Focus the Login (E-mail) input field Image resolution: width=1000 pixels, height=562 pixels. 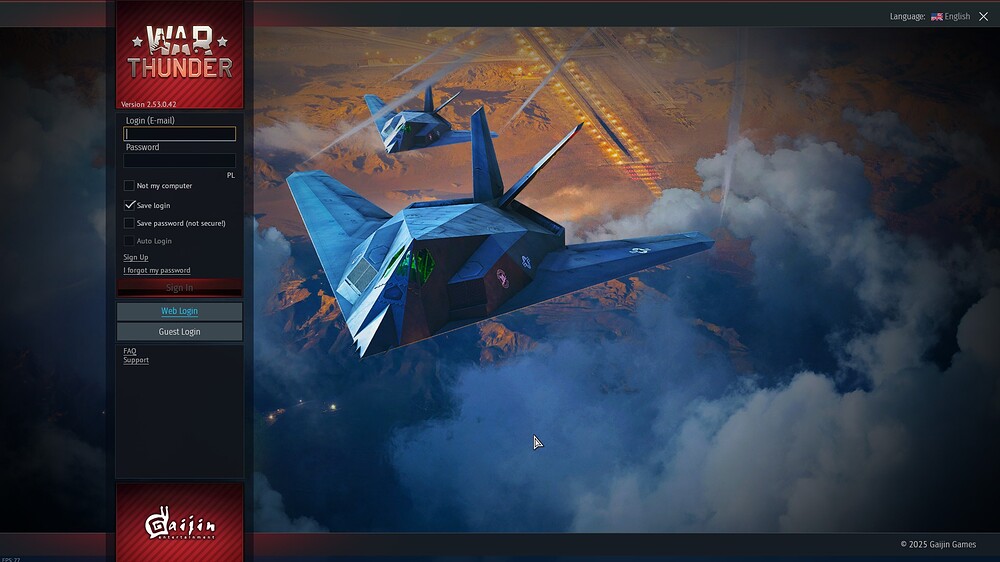click(180, 134)
